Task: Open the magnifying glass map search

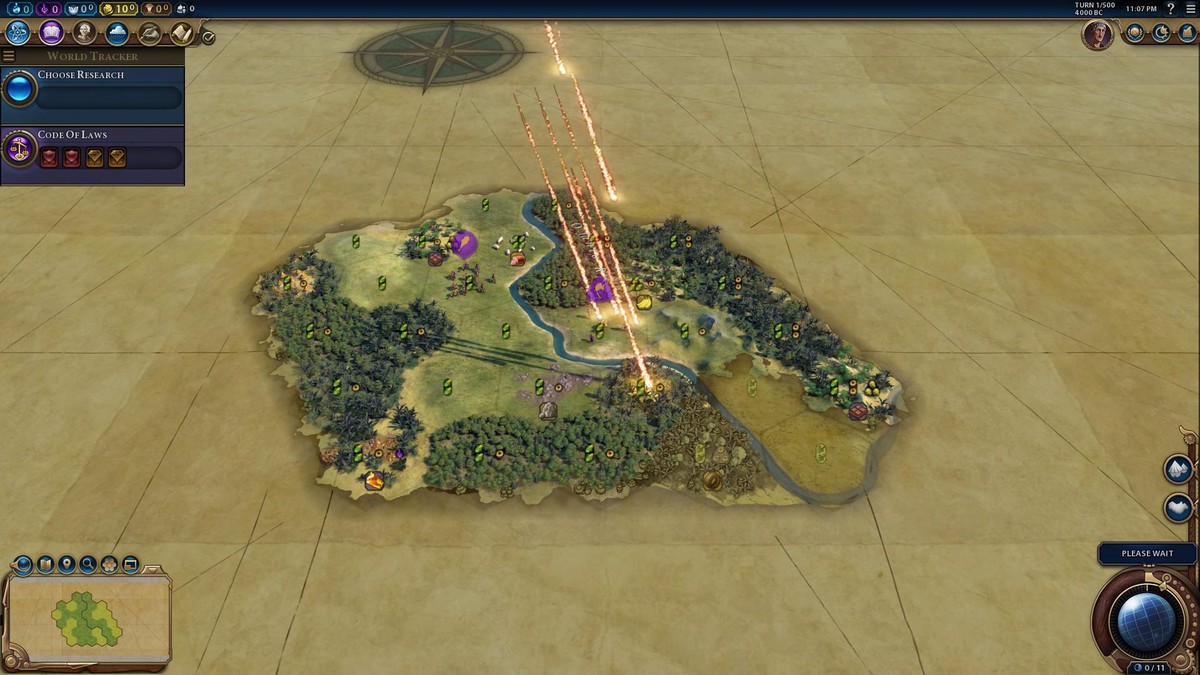Action: pyautogui.click(x=88, y=565)
